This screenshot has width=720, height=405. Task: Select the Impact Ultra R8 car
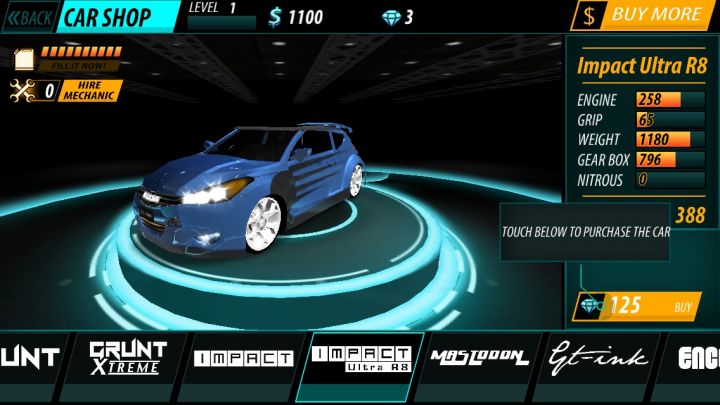coord(361,358)
